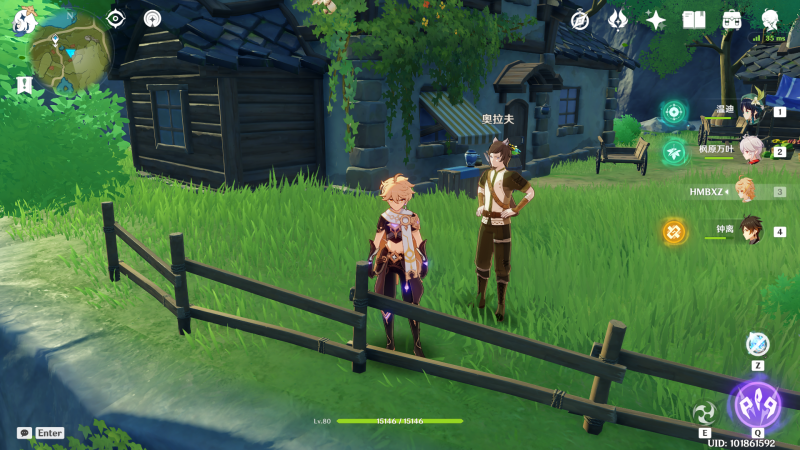
Task: Open the character screen silhouette icon
Action: (770, 20)
